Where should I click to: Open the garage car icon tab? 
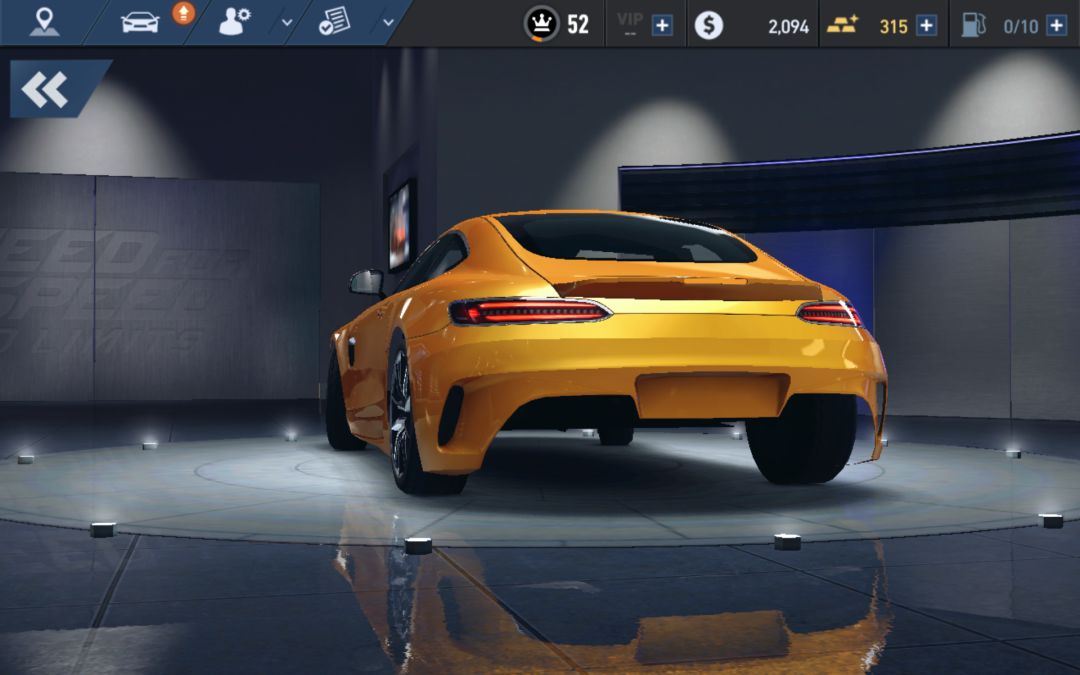click(140, 22)
